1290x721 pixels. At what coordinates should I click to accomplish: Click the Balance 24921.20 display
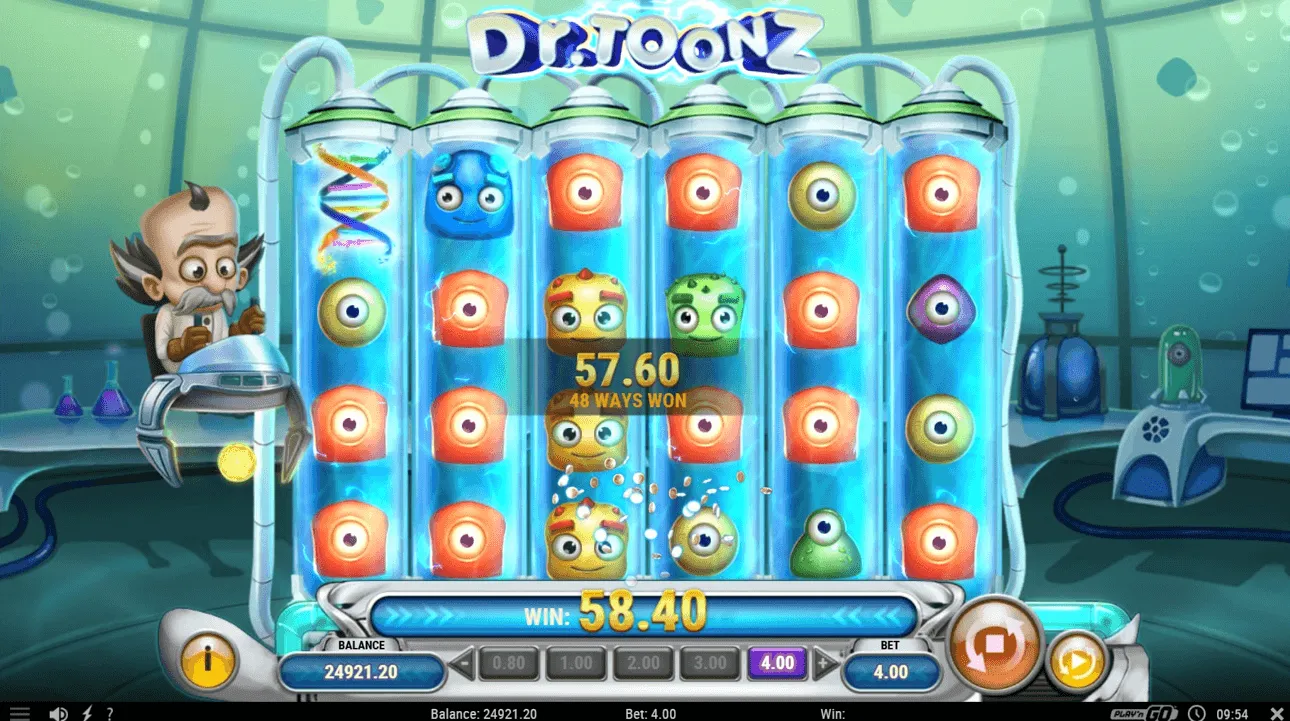pyautogui.click(x=362, y=670)
